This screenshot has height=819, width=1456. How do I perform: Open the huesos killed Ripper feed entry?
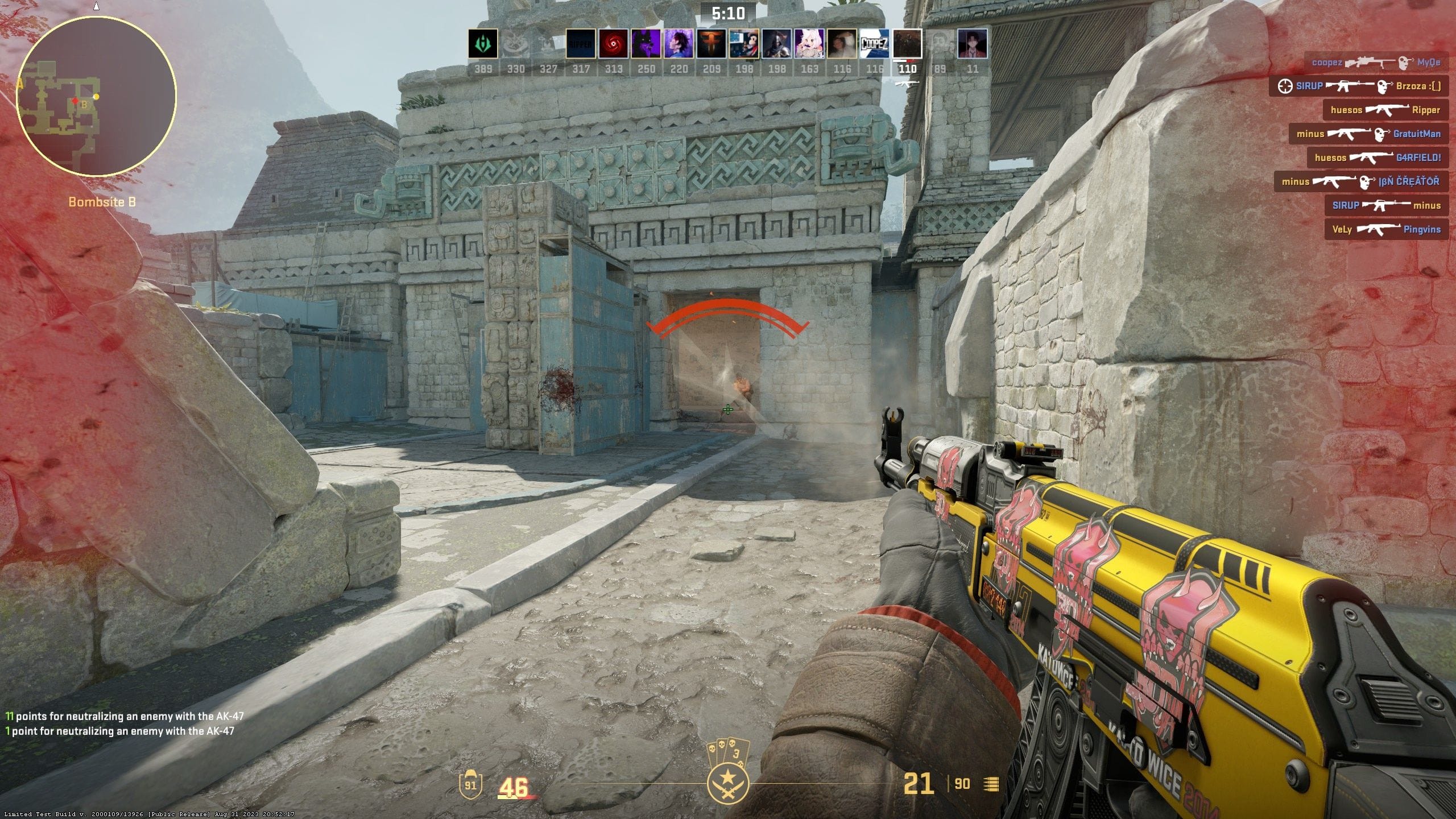coord(1385,110)
